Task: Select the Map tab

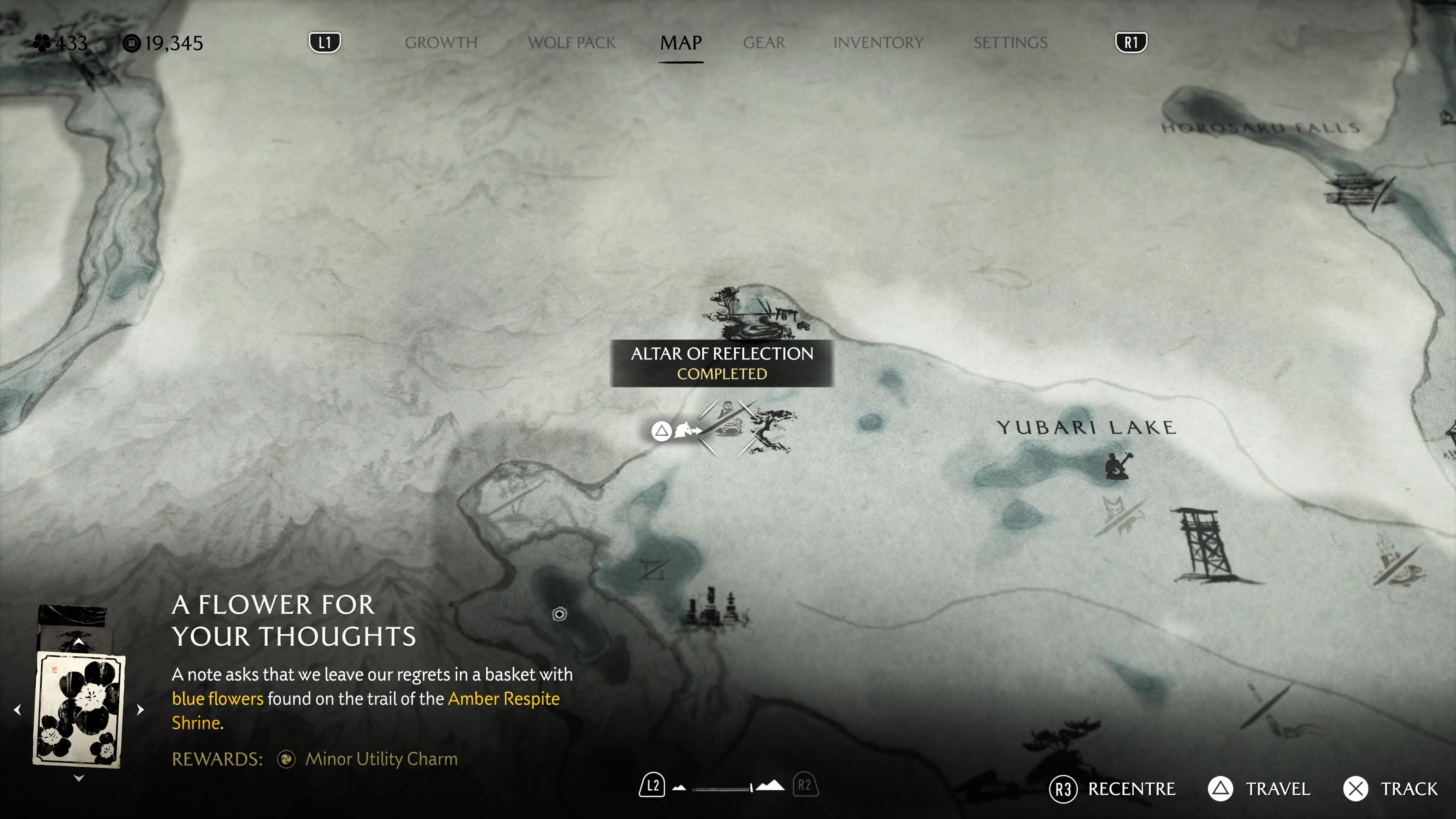Action: click(681, 43)
